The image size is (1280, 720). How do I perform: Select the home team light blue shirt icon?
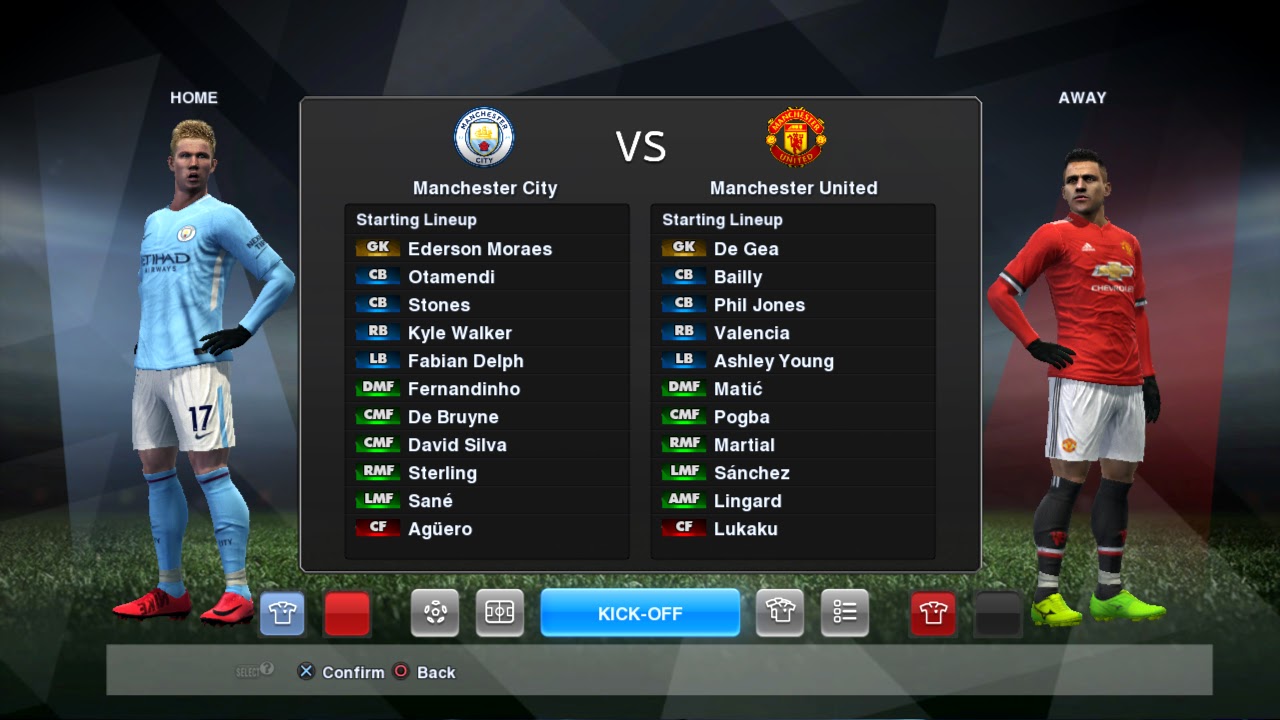click(x=282, y=613)
